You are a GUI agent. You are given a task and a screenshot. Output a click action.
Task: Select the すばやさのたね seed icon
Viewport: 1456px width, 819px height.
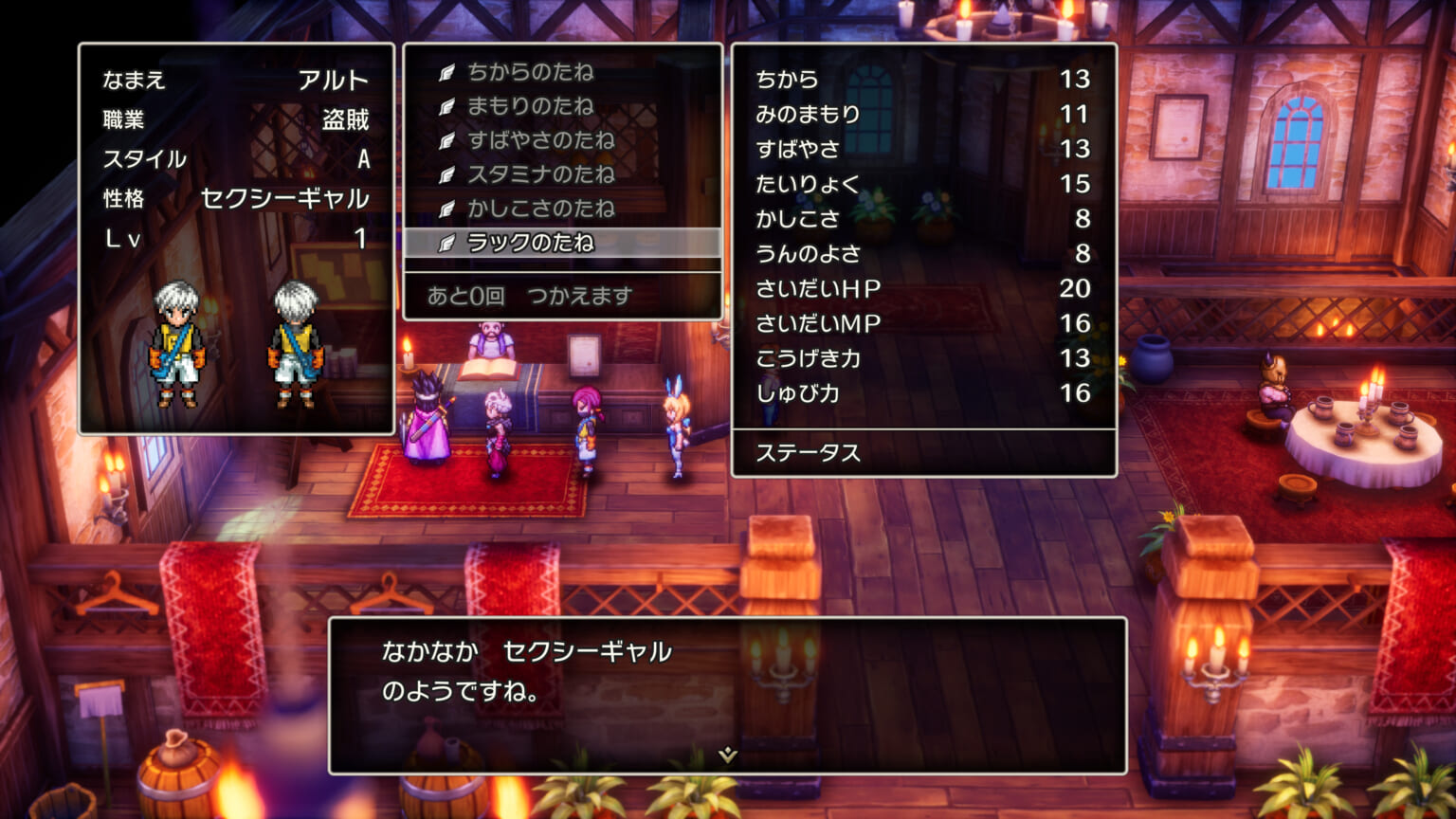pos(446,141)
